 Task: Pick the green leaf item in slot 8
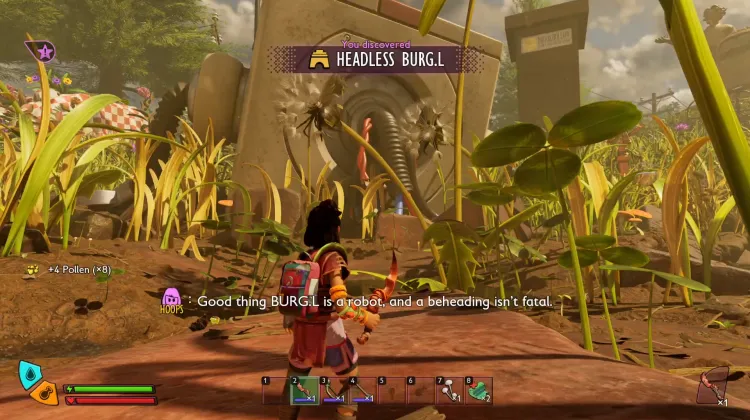479,390
